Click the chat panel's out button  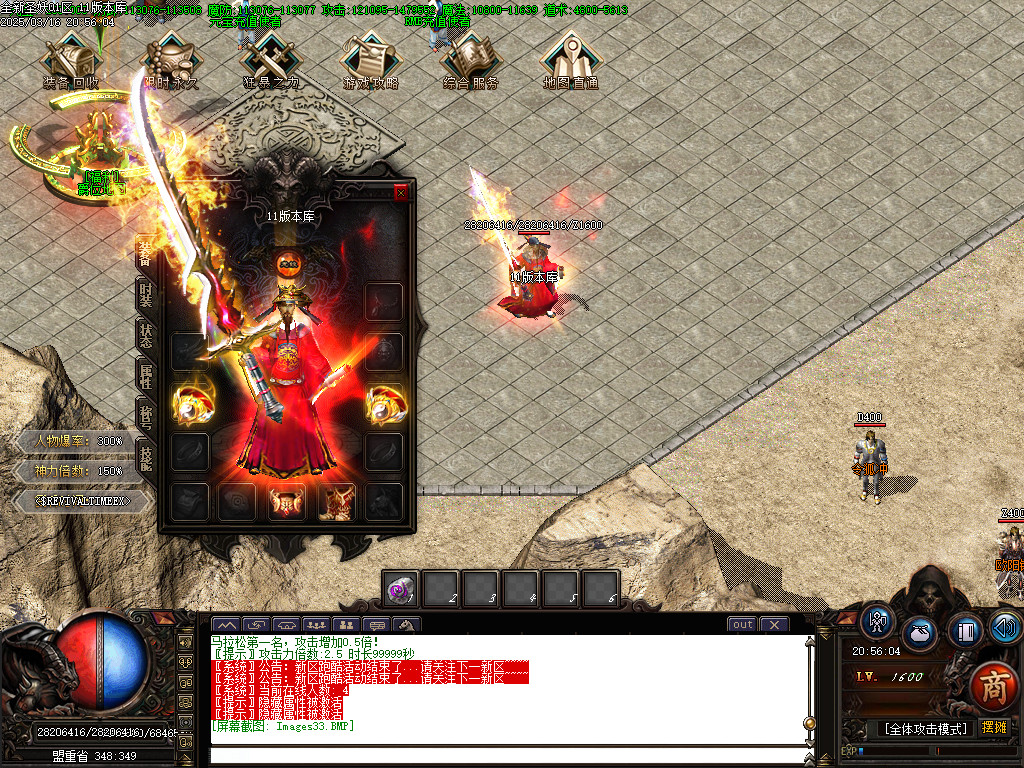tap(742, 625)
